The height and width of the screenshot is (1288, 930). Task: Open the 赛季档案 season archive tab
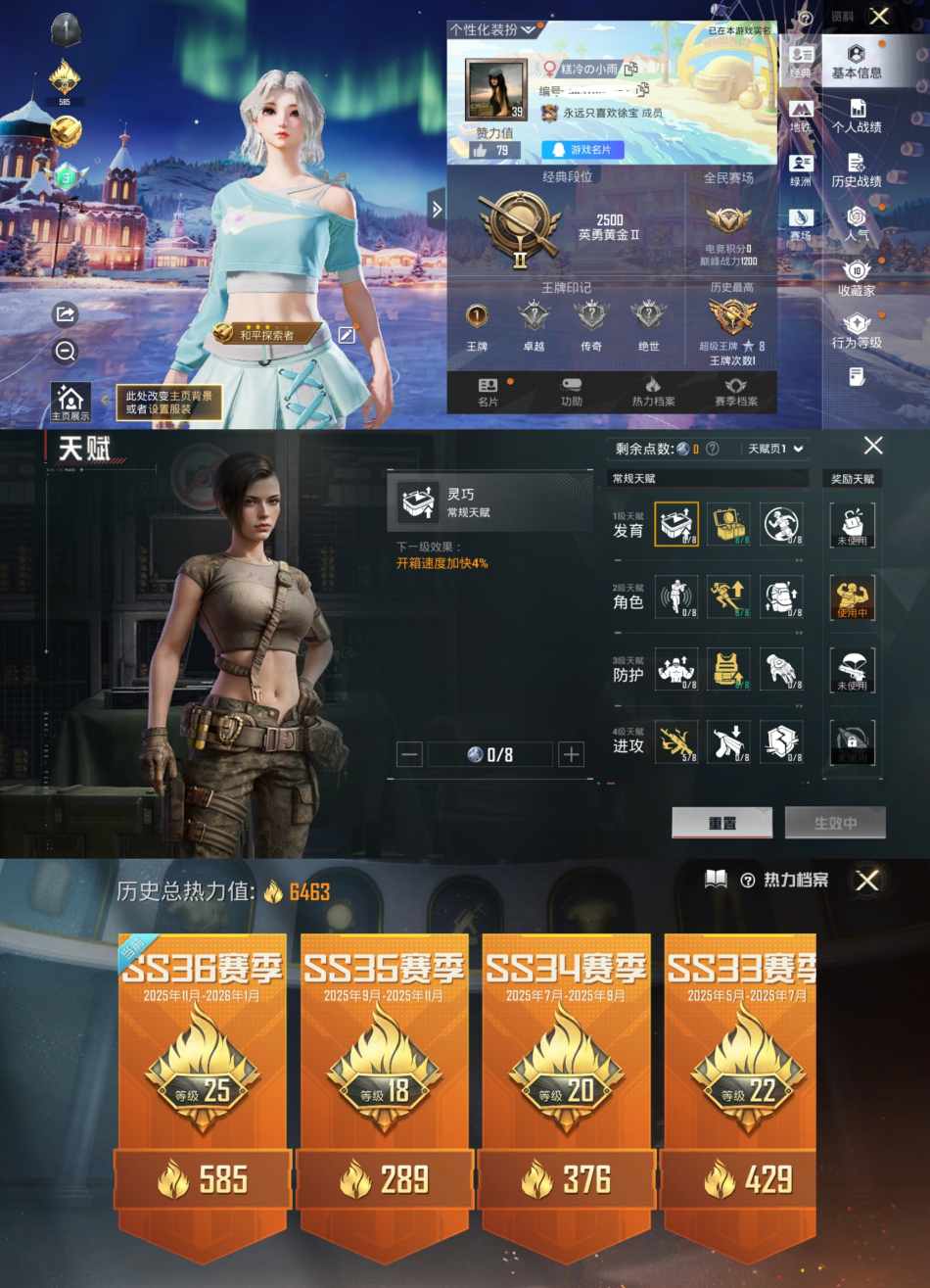[736, 391]
